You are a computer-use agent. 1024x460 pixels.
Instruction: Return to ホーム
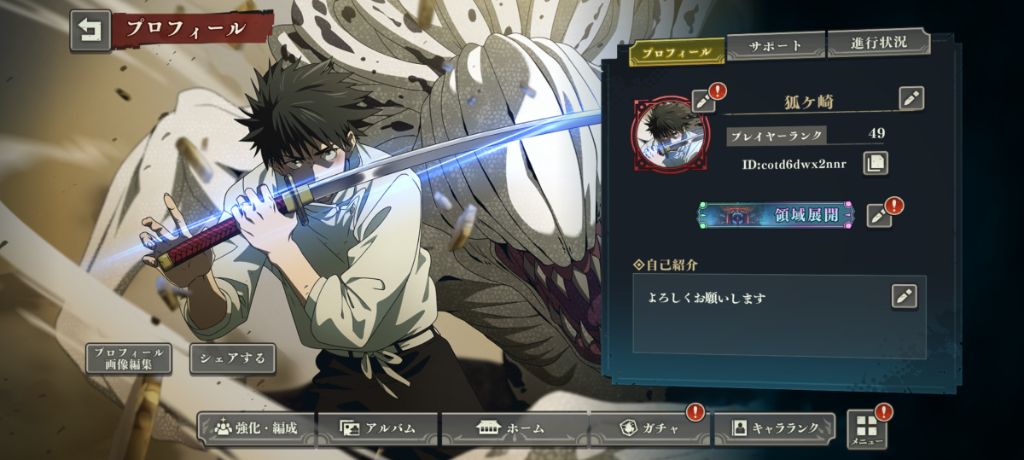click(511, 428)
